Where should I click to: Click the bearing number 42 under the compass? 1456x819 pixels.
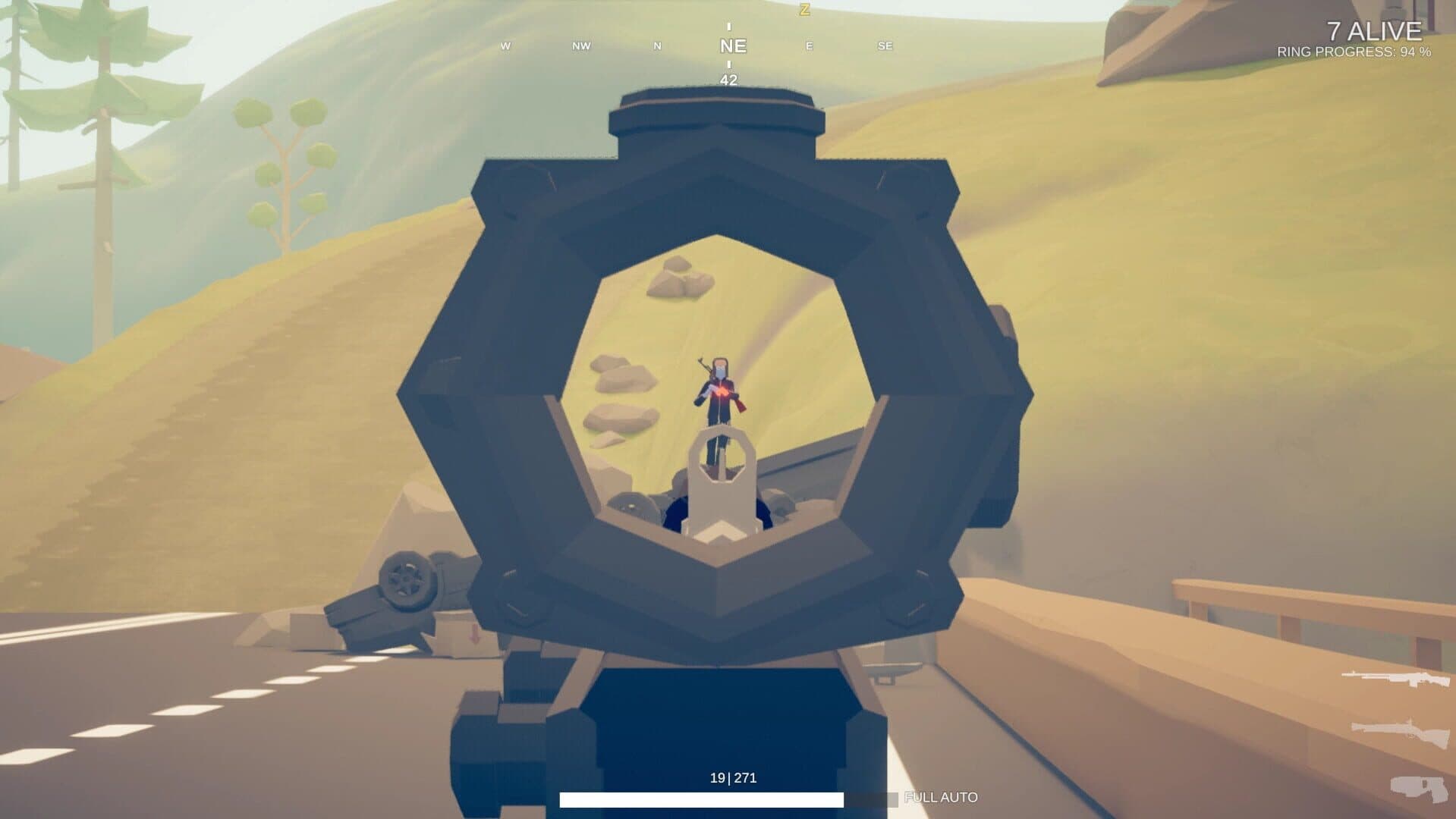click(x=729, y=79)
